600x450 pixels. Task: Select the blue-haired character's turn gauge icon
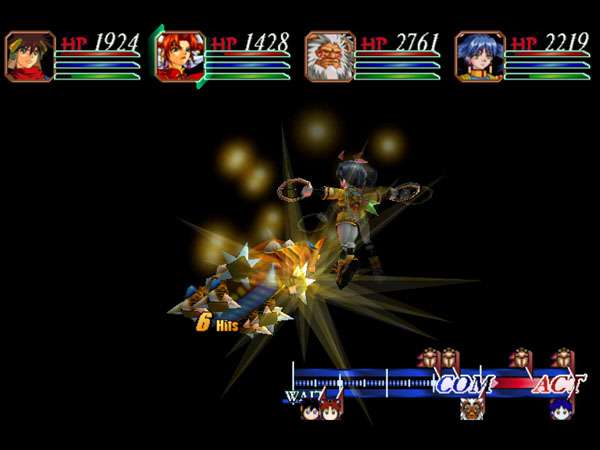pyautogui.click(x=558, y=408)
